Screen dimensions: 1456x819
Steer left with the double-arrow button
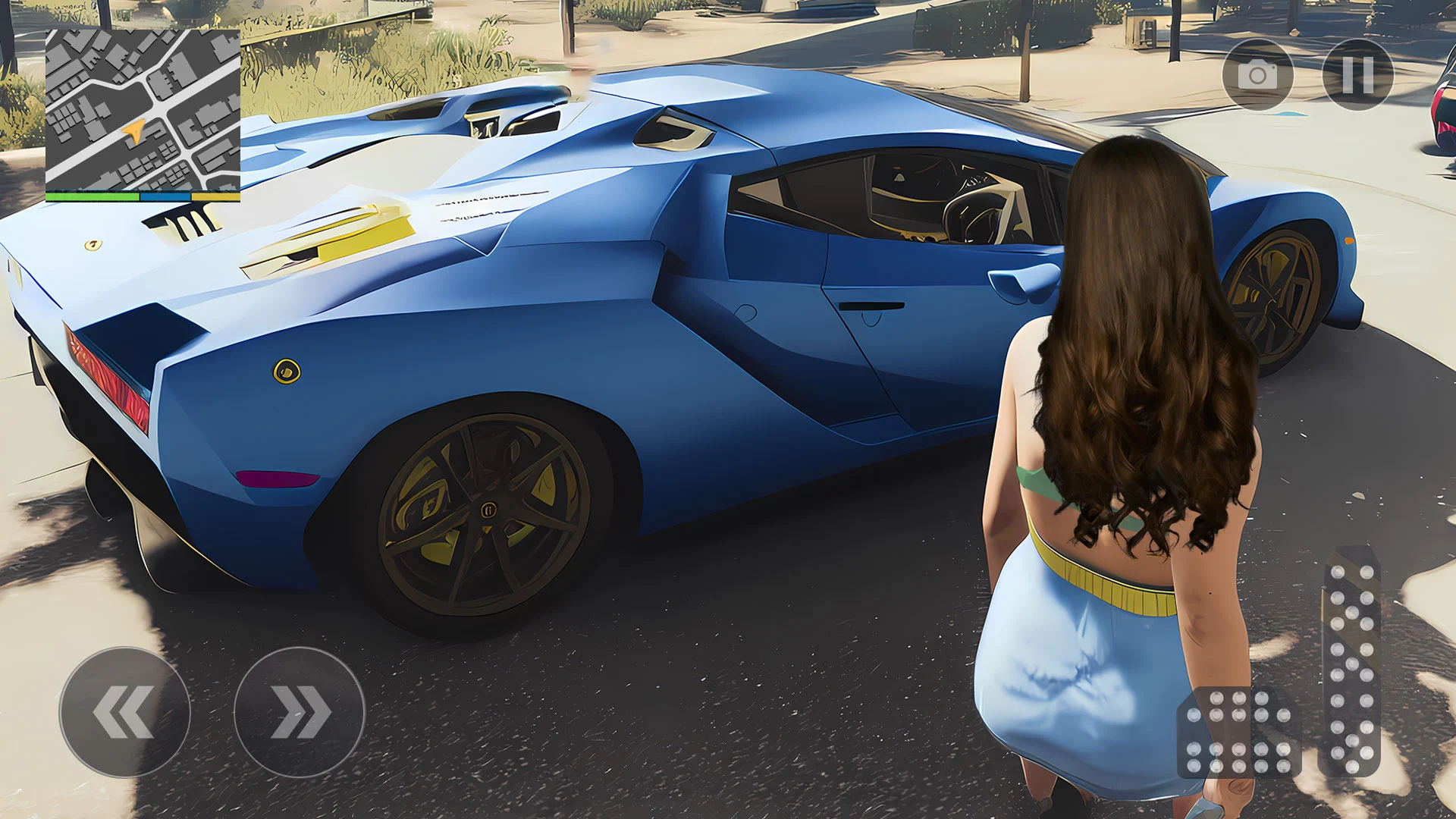(124, 712)
